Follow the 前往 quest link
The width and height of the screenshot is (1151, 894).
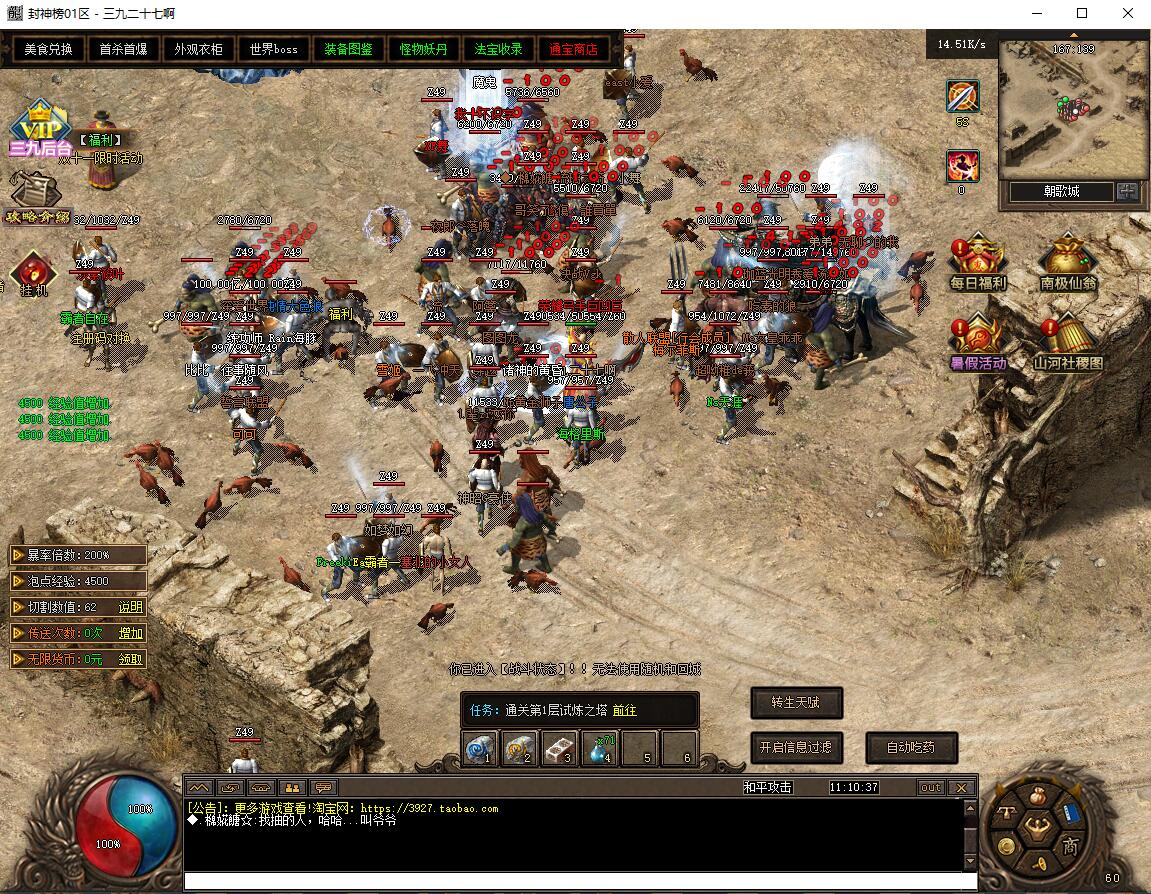[x=624, y=710]
